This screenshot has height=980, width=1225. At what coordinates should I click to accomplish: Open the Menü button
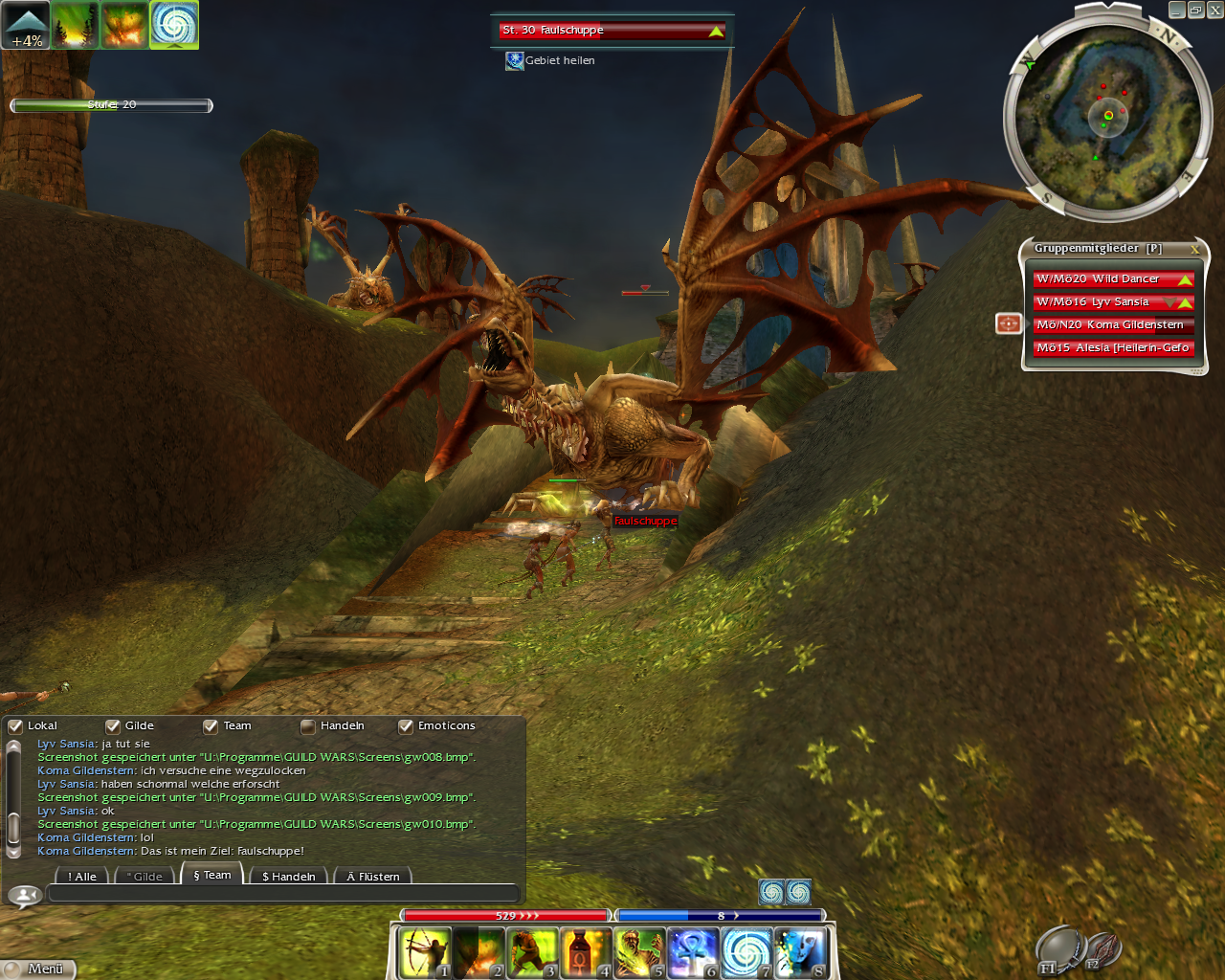[x=38, y=969]
